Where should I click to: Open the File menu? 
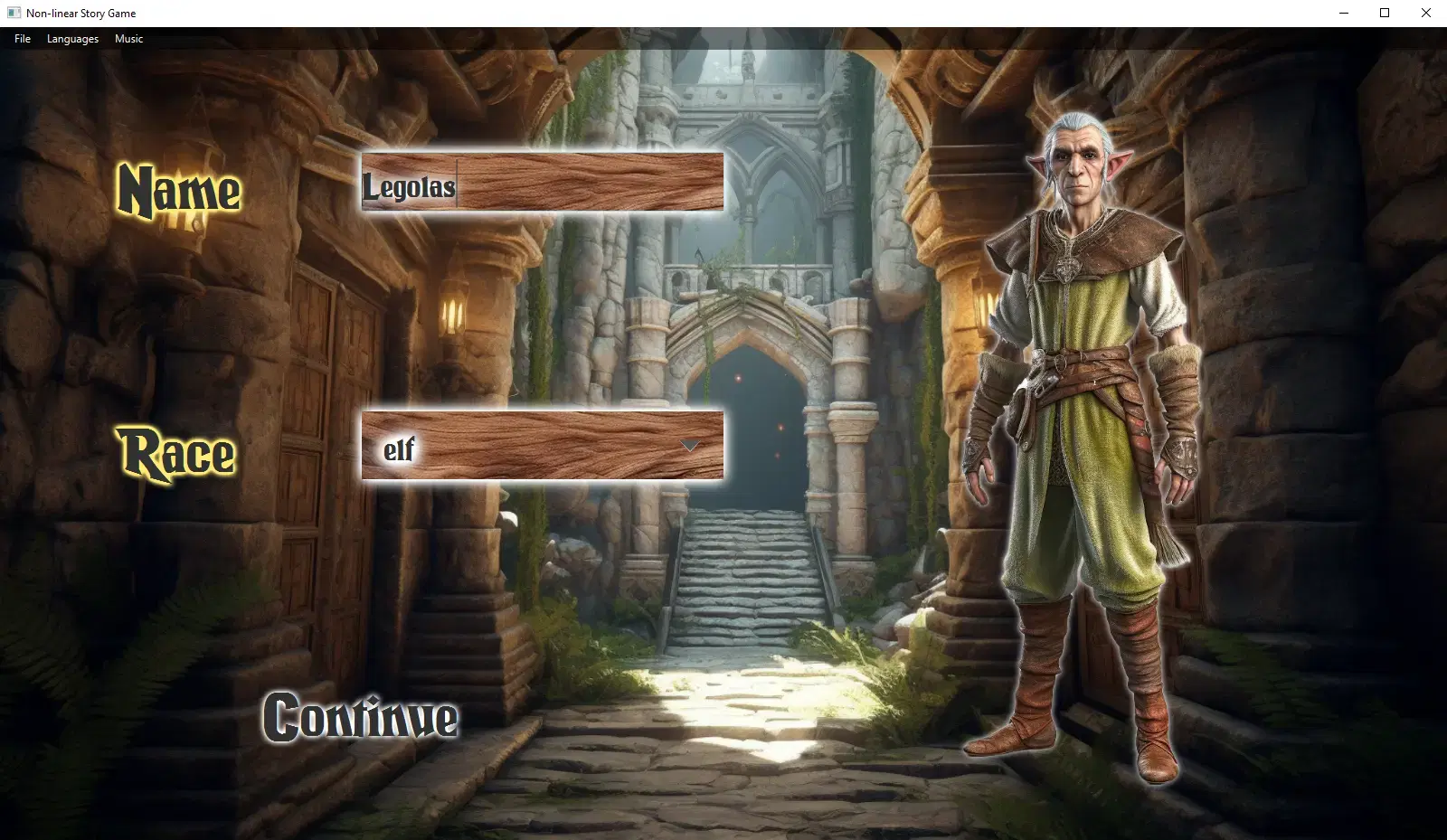22,39
